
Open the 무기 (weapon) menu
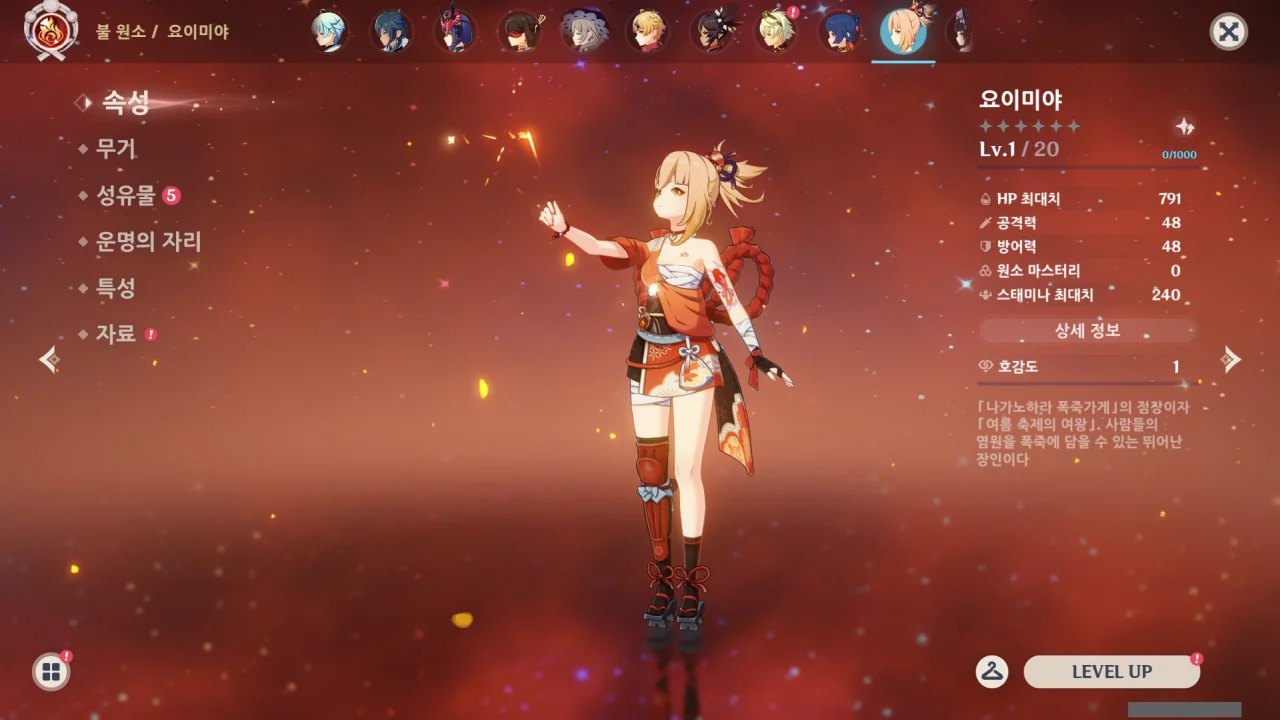pos(115,149)
